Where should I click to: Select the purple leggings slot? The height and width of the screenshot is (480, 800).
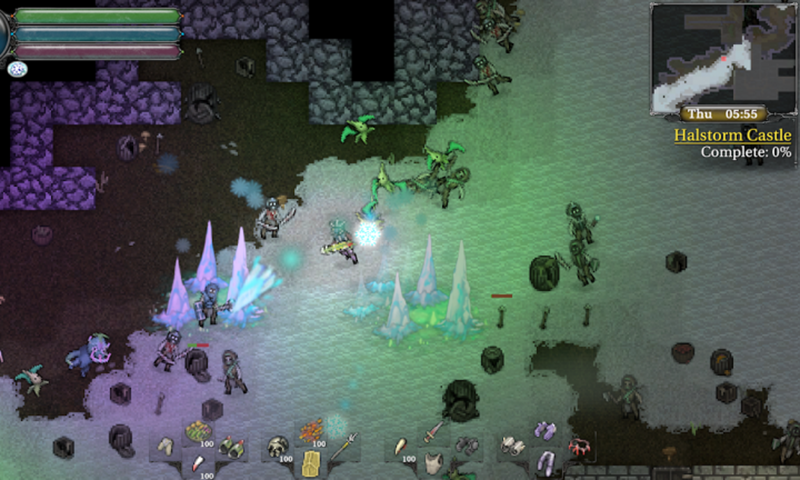pyautogui.click(x=545, y=463)
